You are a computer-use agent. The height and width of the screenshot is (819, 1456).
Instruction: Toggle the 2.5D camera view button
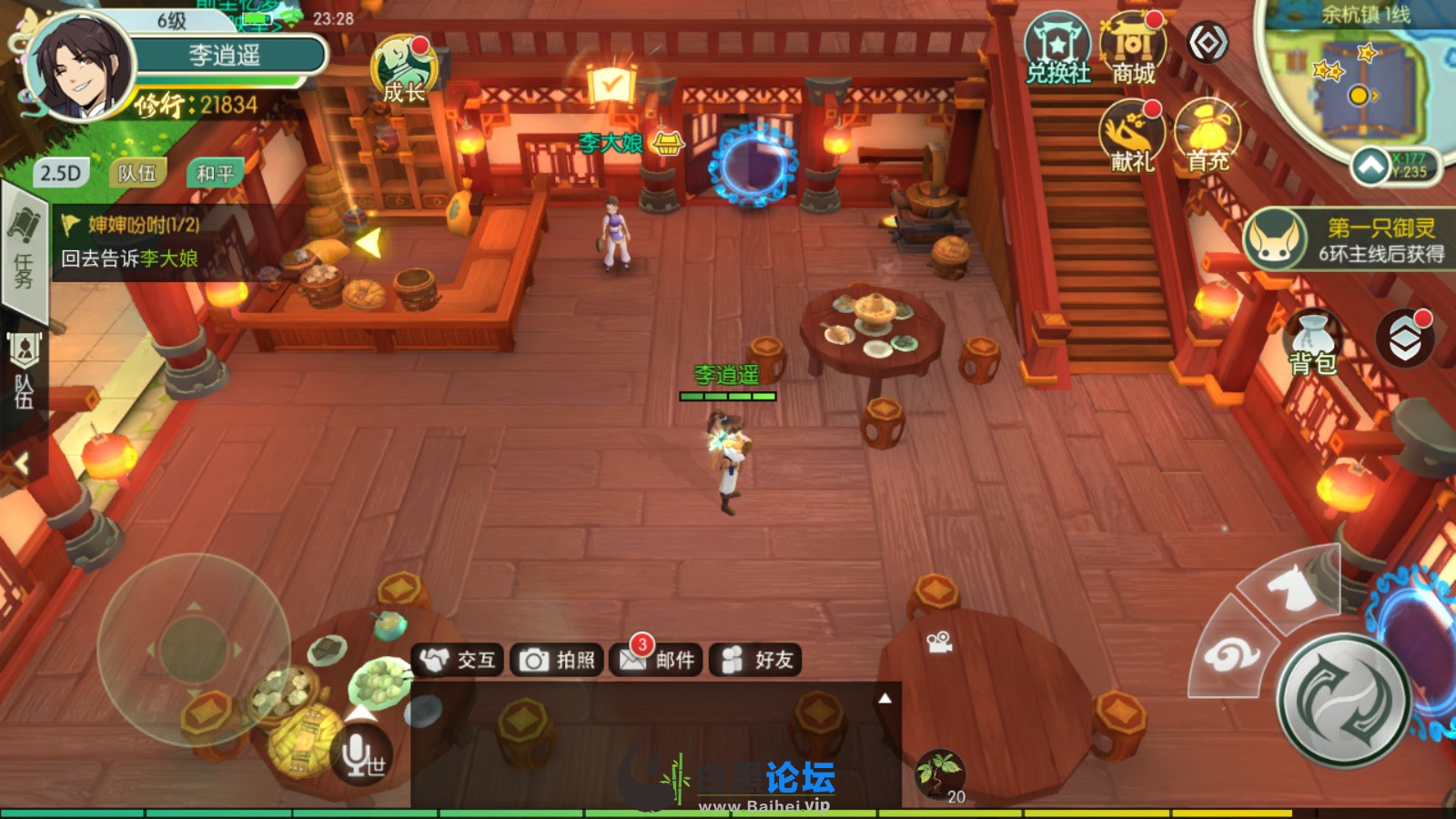[61, 173]
